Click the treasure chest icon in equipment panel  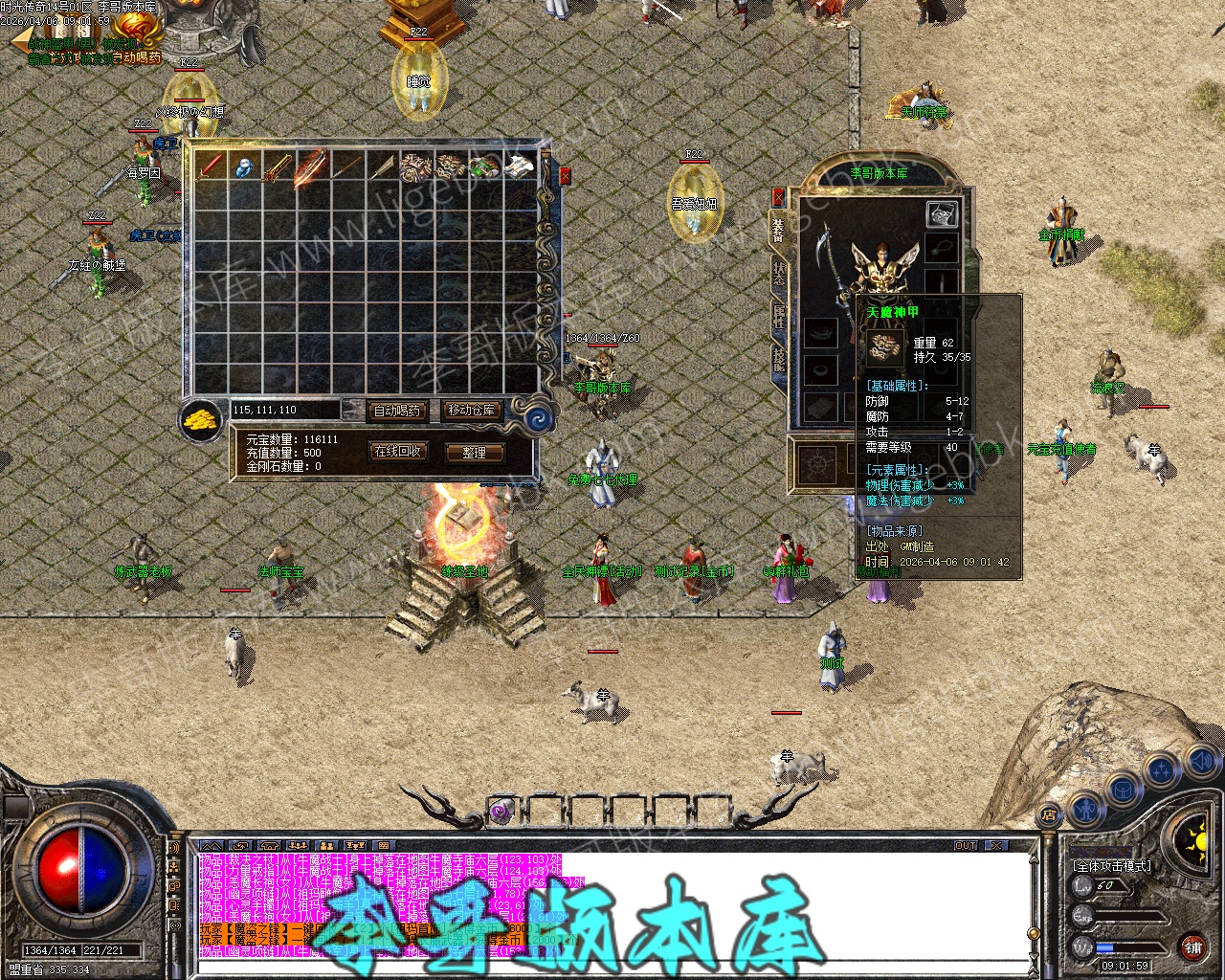point(942,214)
